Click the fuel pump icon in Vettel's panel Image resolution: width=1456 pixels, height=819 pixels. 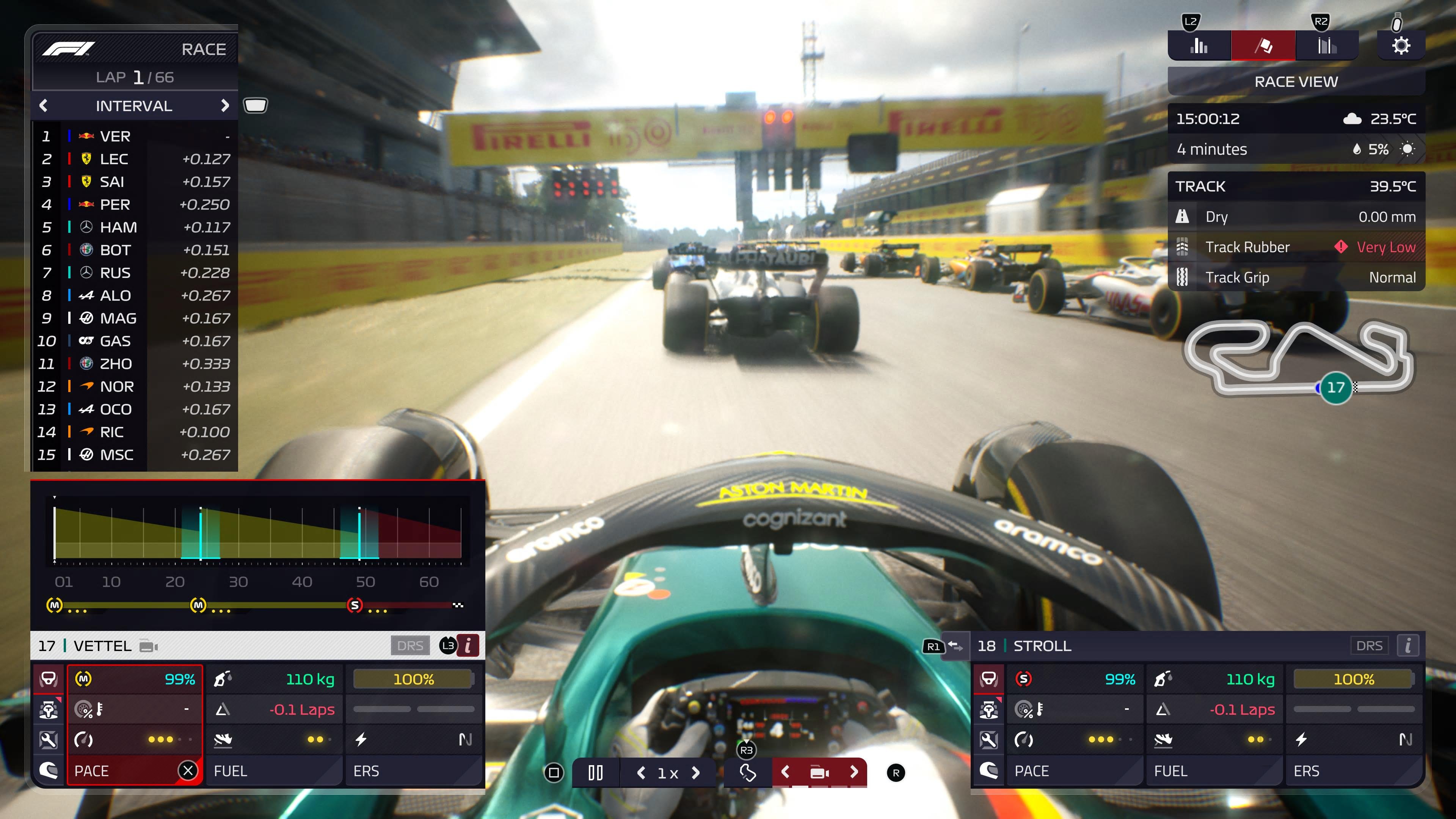point(223,679)
